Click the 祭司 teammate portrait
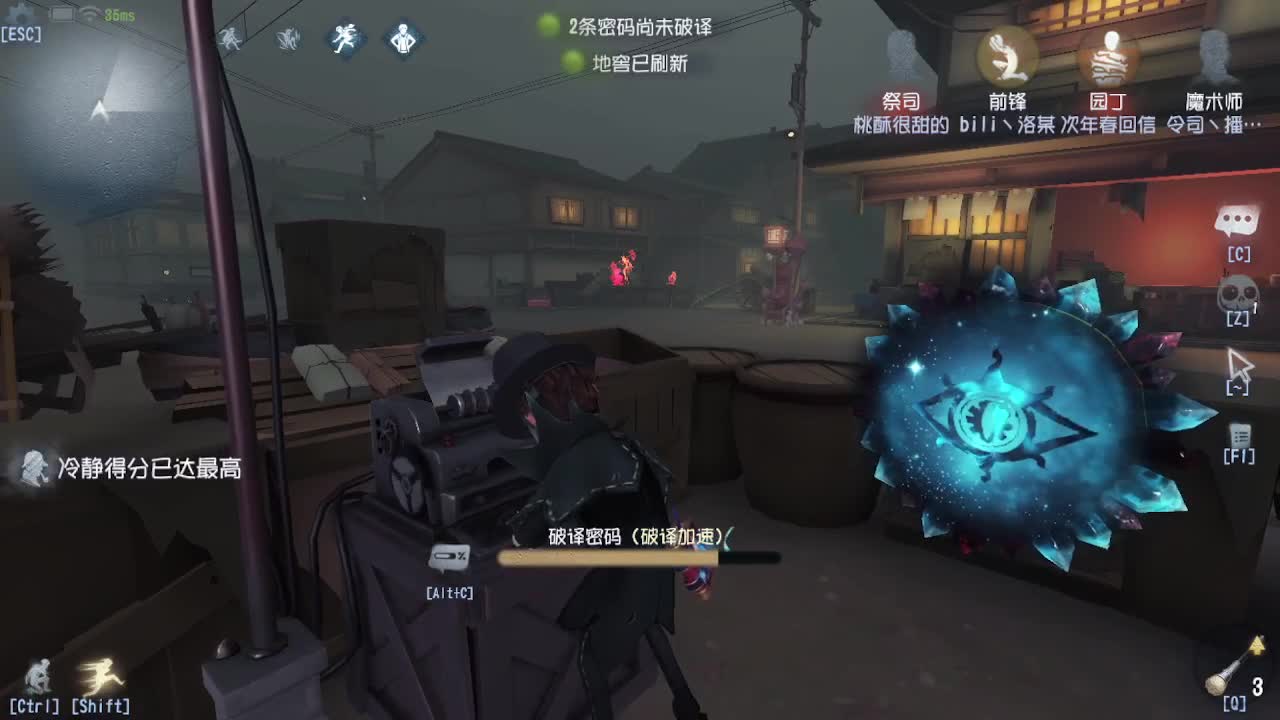Image resolution: width=1280 pixels, height=720 pixels. (x=905, y=55)
